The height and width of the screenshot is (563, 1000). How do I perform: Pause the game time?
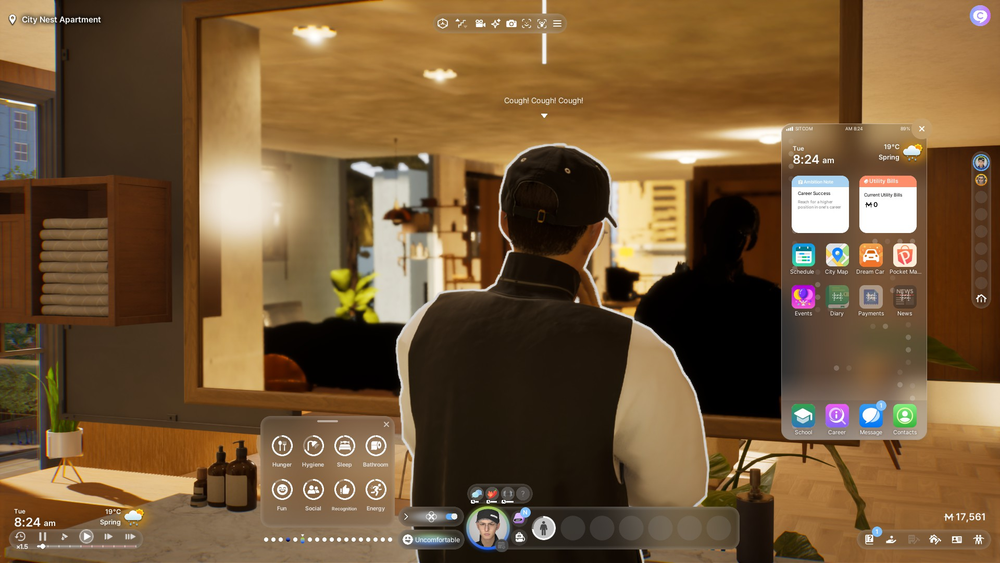pos(43,537)
